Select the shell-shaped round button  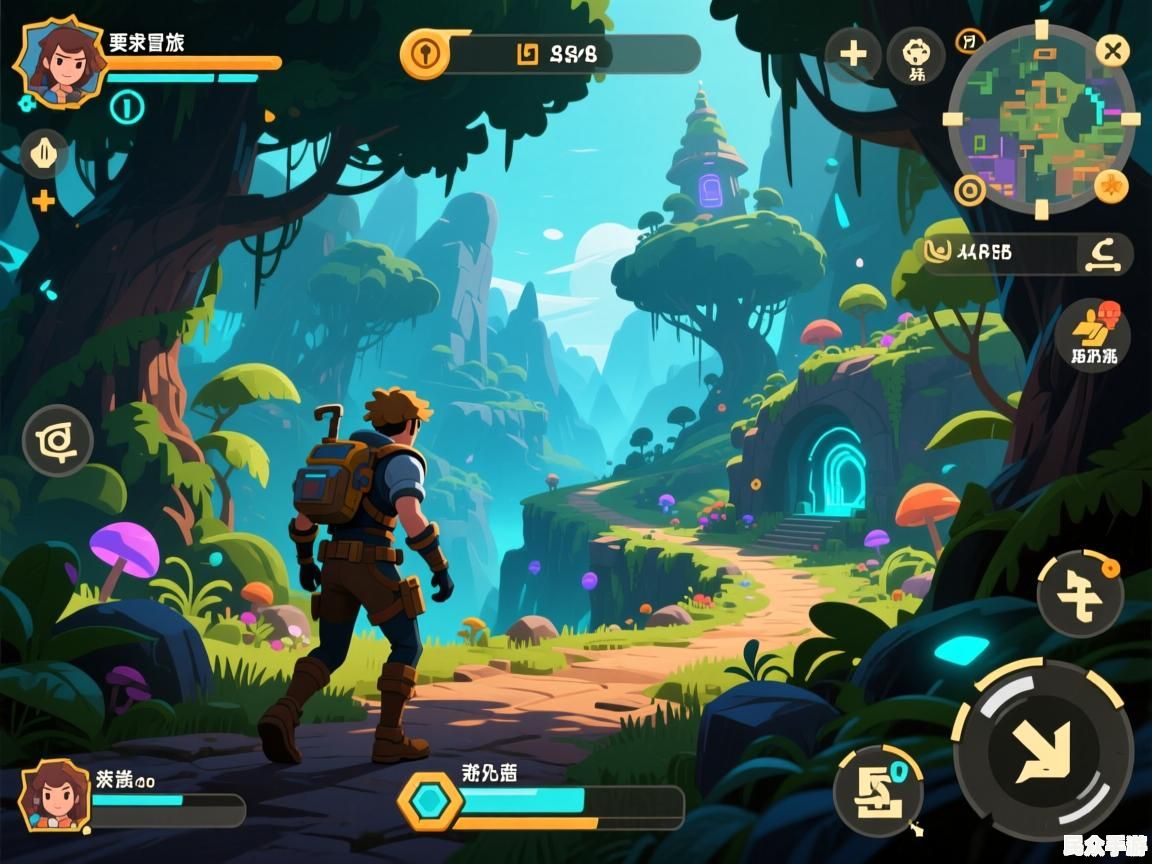44,154
